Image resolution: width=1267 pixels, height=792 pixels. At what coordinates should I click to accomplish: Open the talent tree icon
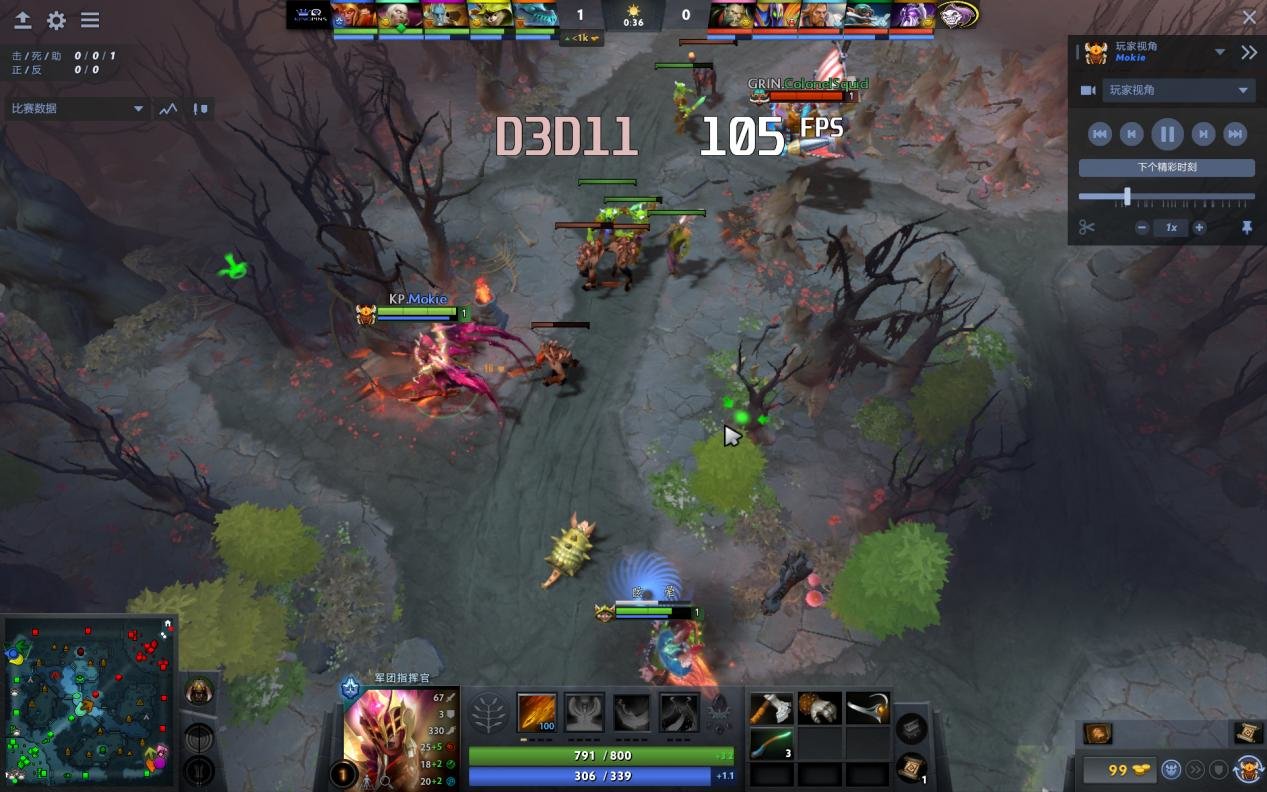(x=489, y=714)
